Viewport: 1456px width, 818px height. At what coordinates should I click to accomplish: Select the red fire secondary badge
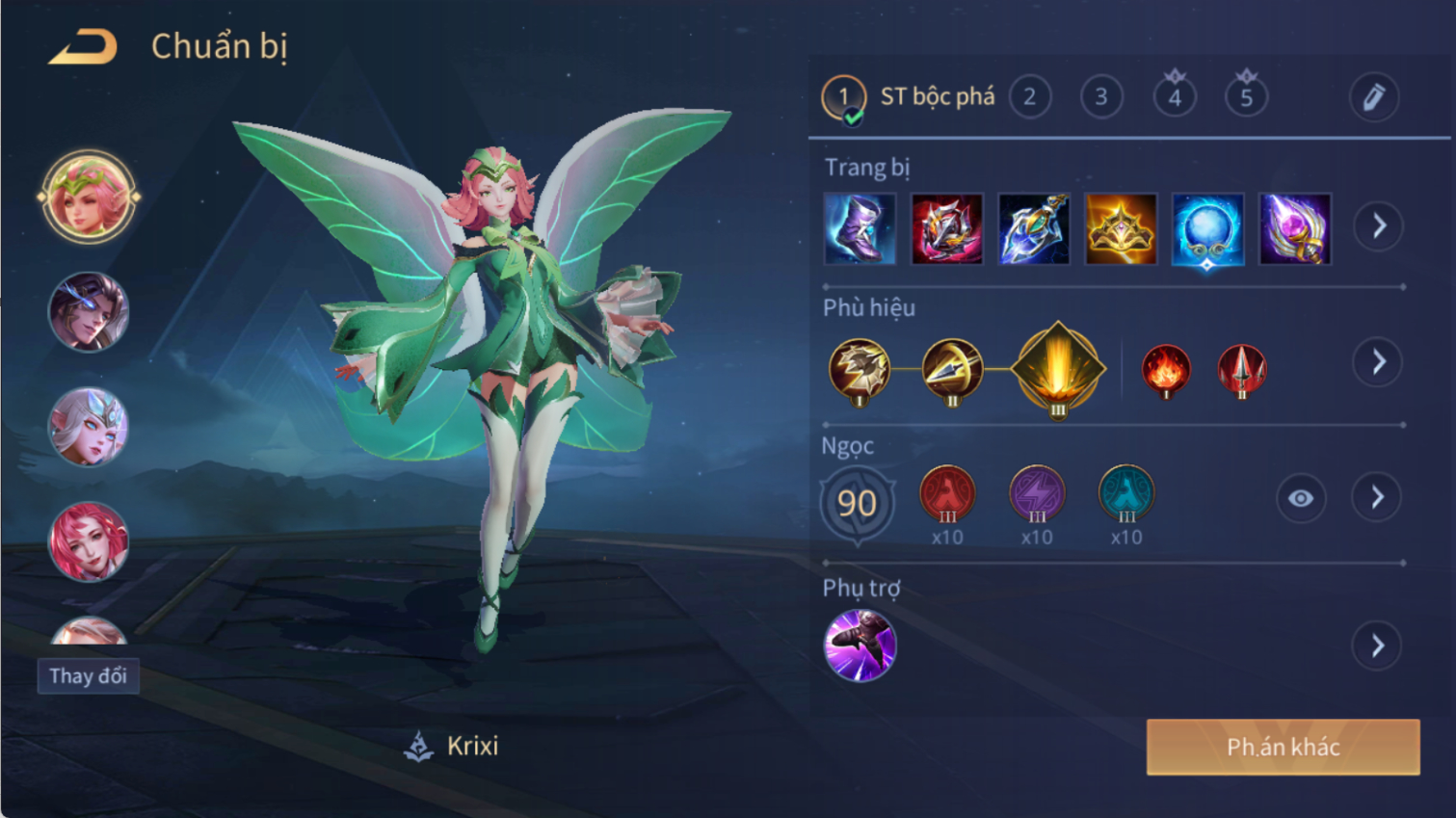[1165, 369]
